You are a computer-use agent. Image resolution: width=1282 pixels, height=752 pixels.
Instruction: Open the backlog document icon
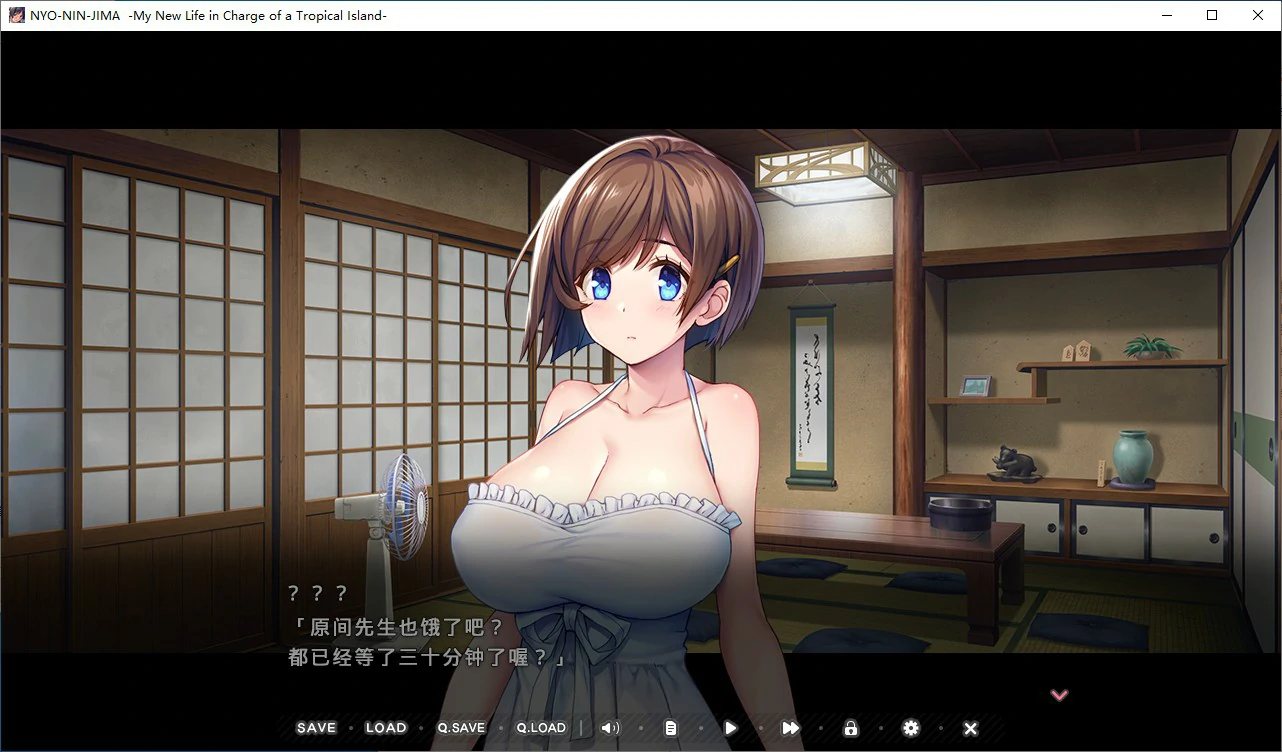pos(671,728)
